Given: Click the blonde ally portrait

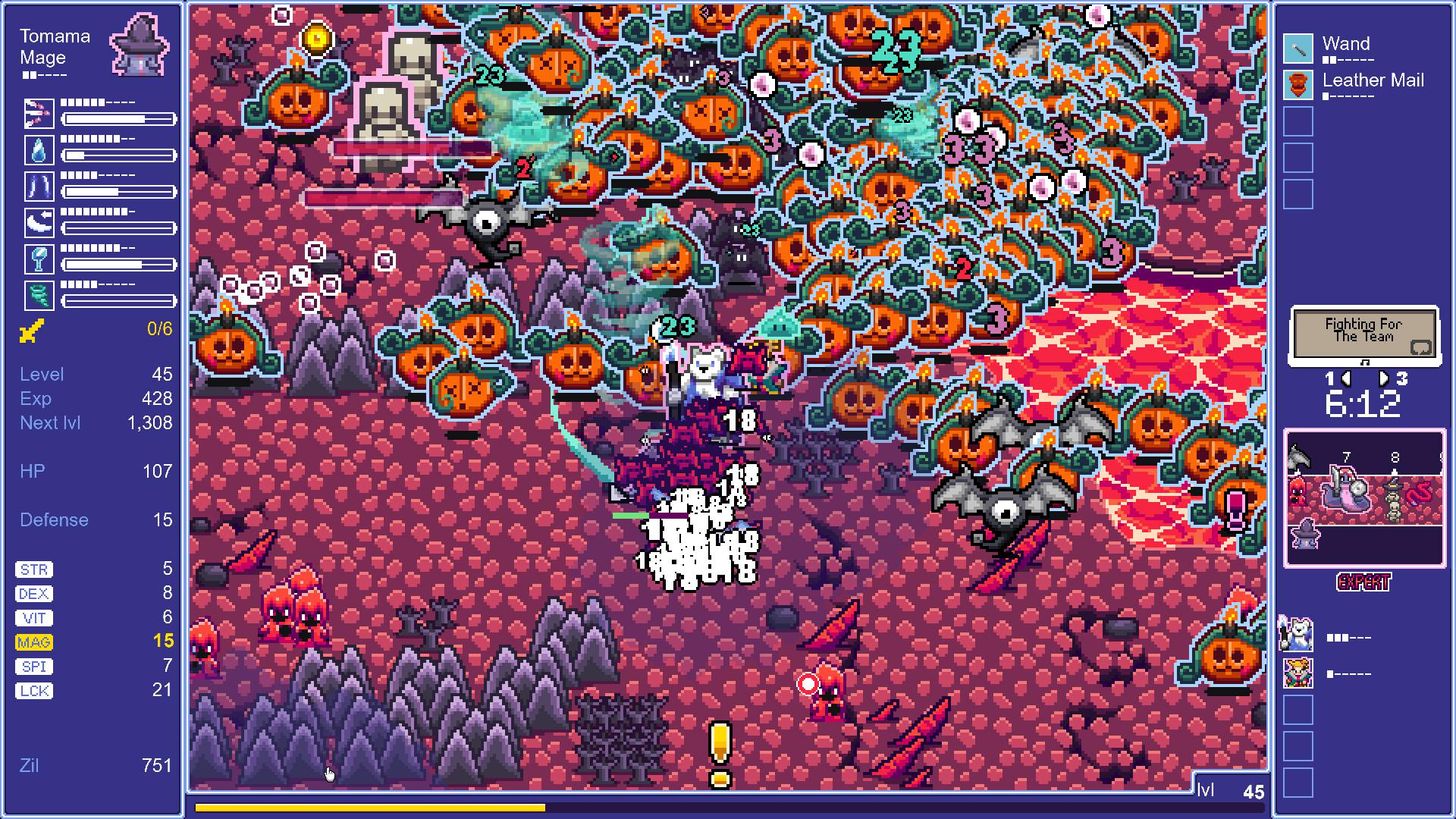Looking at the screenshot, I should click(x=1298, y=673).
